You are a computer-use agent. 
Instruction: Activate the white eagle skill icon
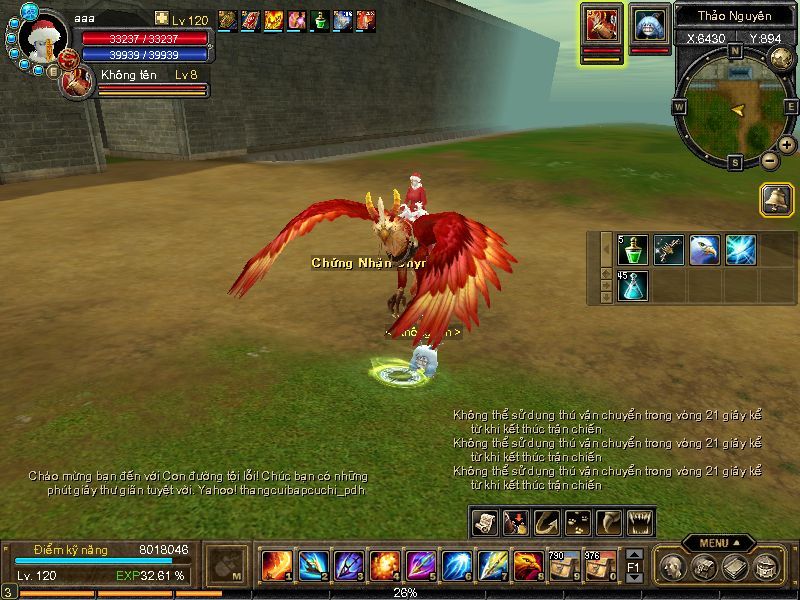point(704,250)
